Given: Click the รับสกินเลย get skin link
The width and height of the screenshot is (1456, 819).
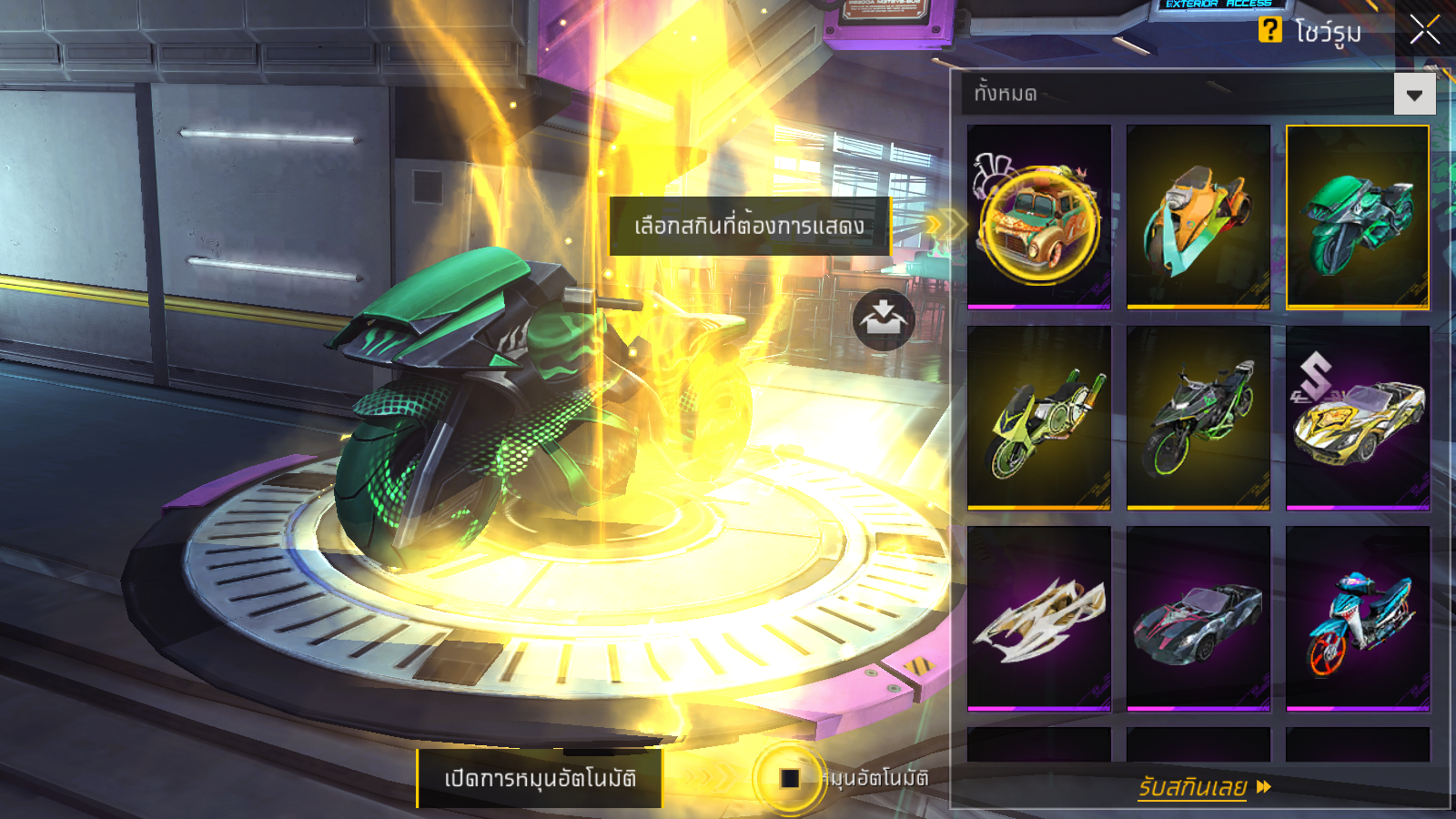Looking at the screenshot, I should (1203, 787).
